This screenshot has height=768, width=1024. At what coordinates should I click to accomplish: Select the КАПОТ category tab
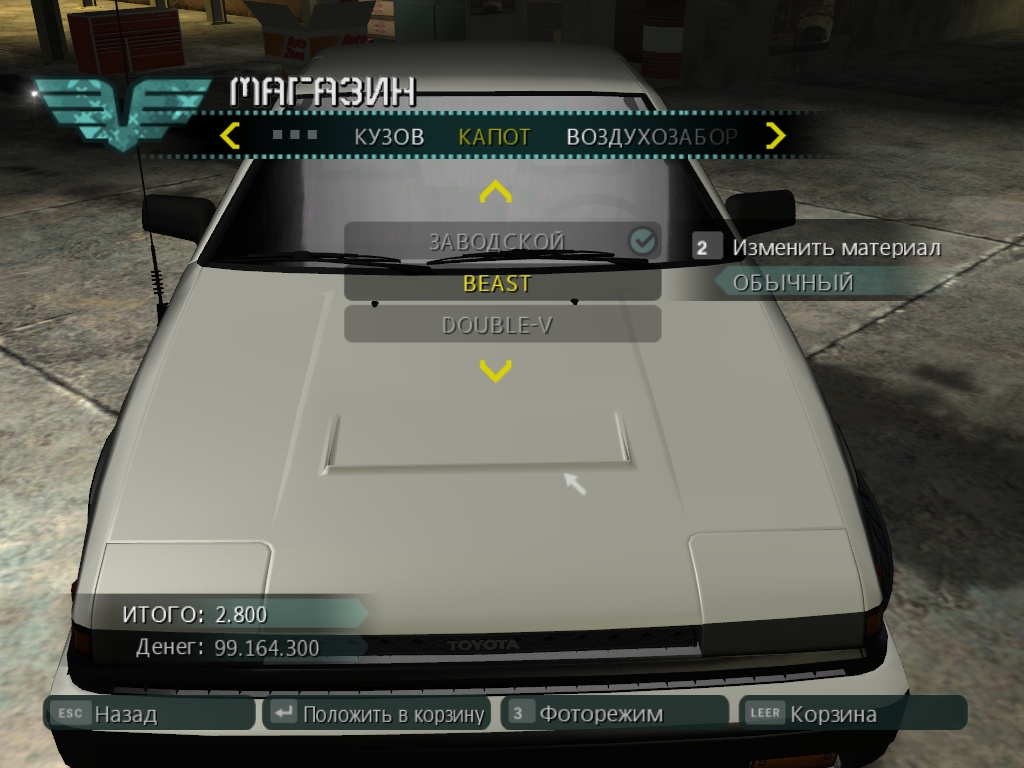tap(494, 137)
